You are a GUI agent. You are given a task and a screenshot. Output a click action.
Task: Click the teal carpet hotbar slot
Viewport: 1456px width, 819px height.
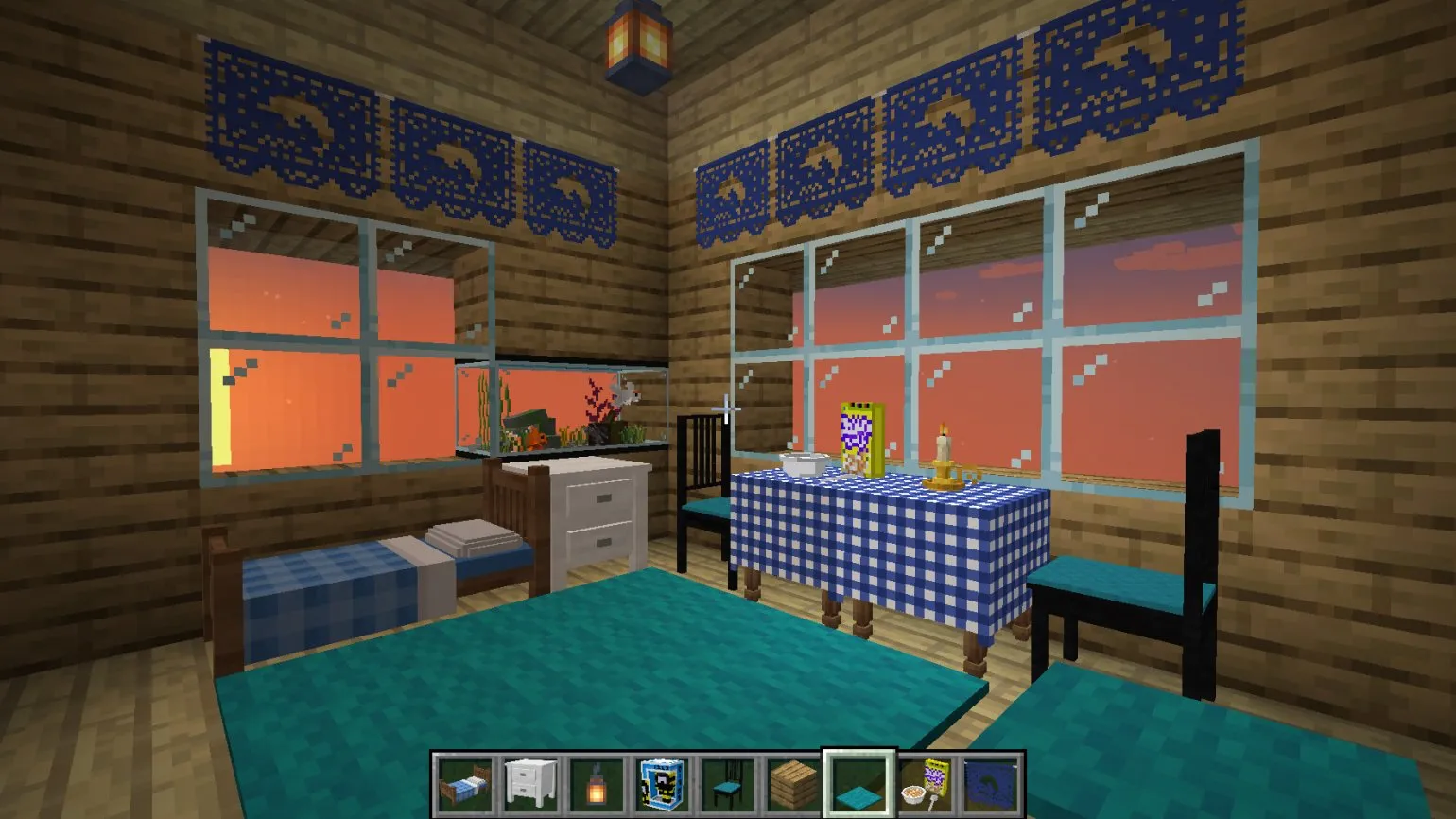tap(858, 783)
